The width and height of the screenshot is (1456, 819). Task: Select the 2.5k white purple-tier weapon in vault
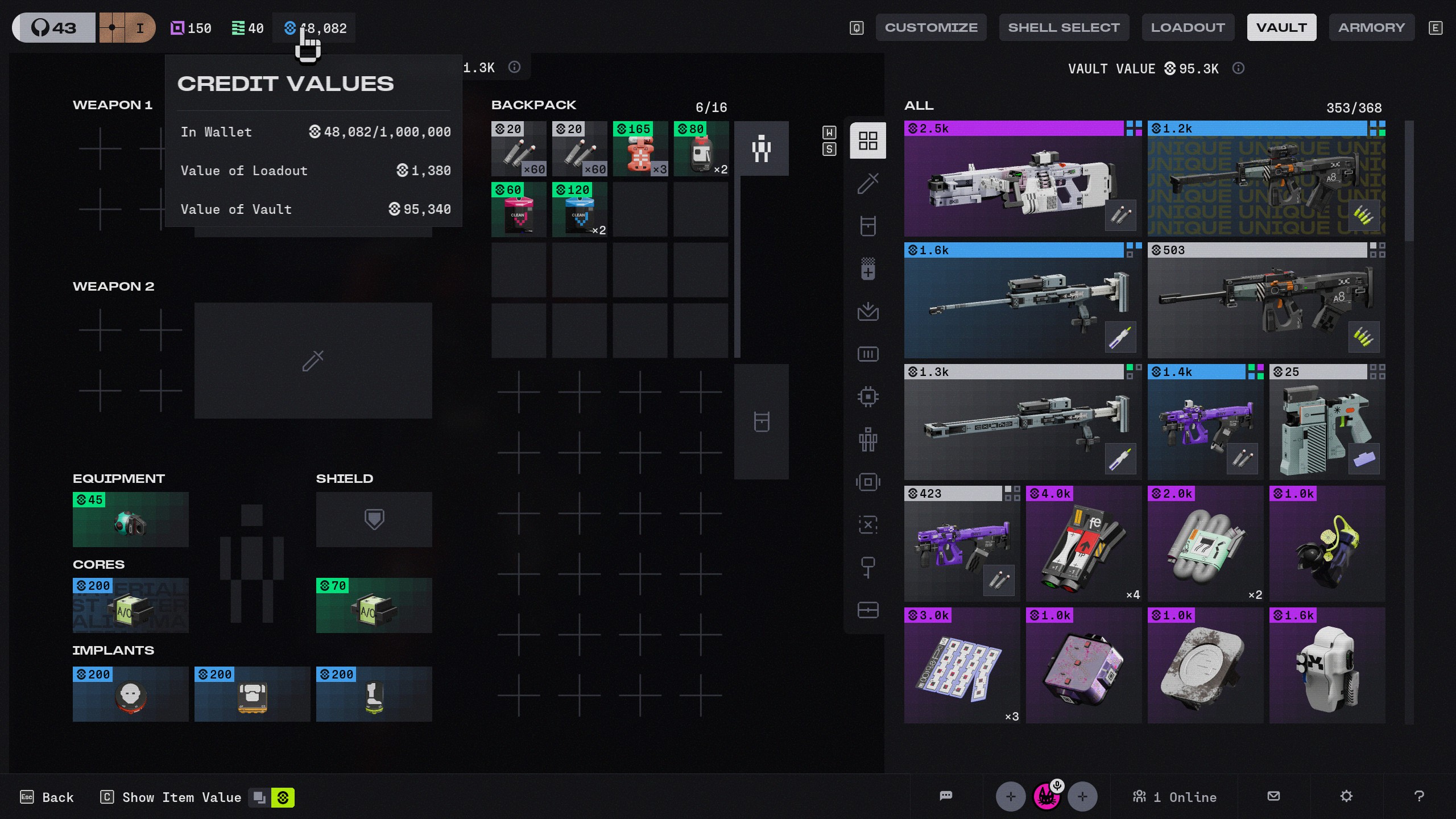coord(1022,179)
